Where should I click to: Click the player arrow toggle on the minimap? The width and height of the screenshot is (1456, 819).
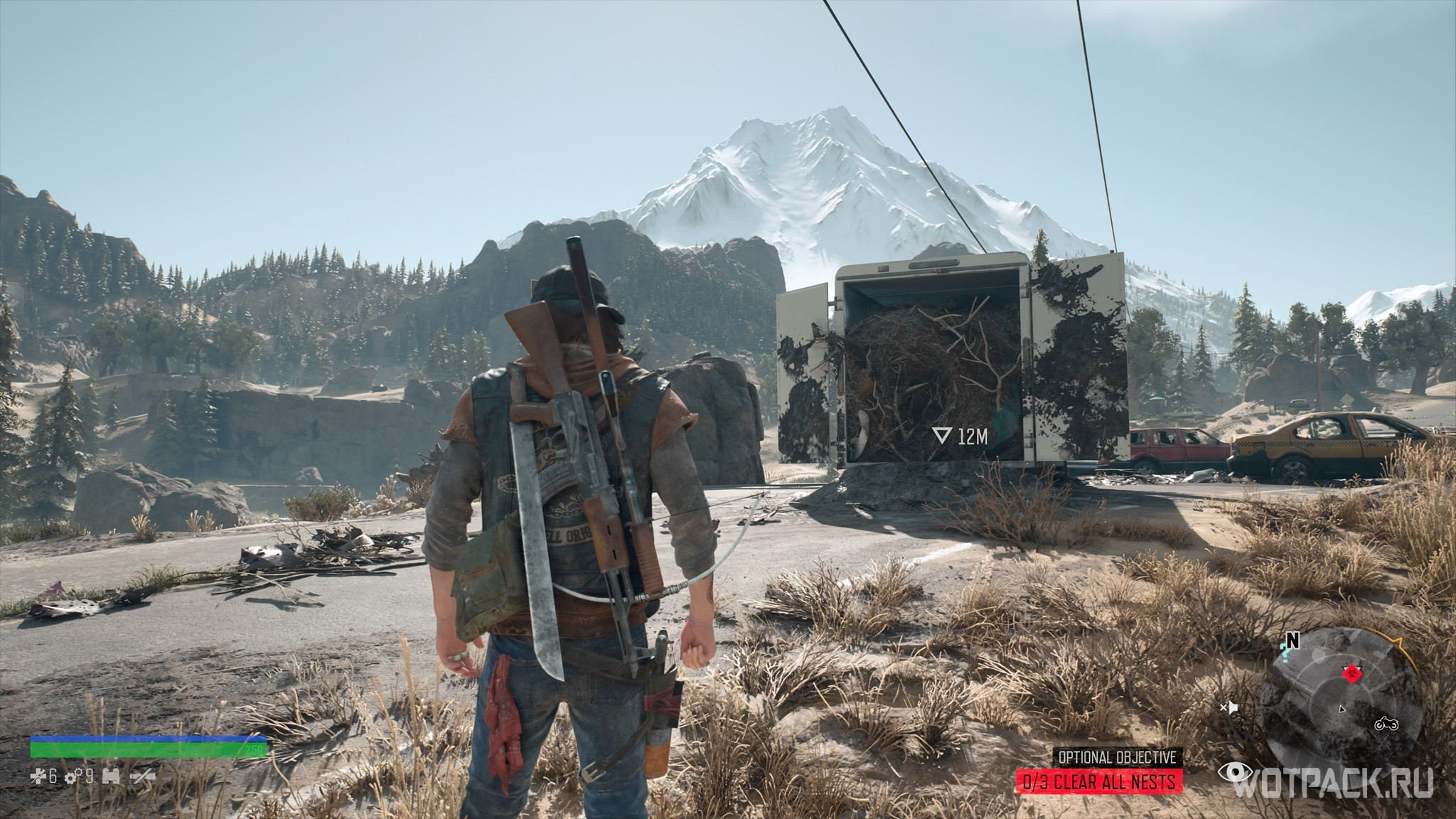tap(1342, 709)
